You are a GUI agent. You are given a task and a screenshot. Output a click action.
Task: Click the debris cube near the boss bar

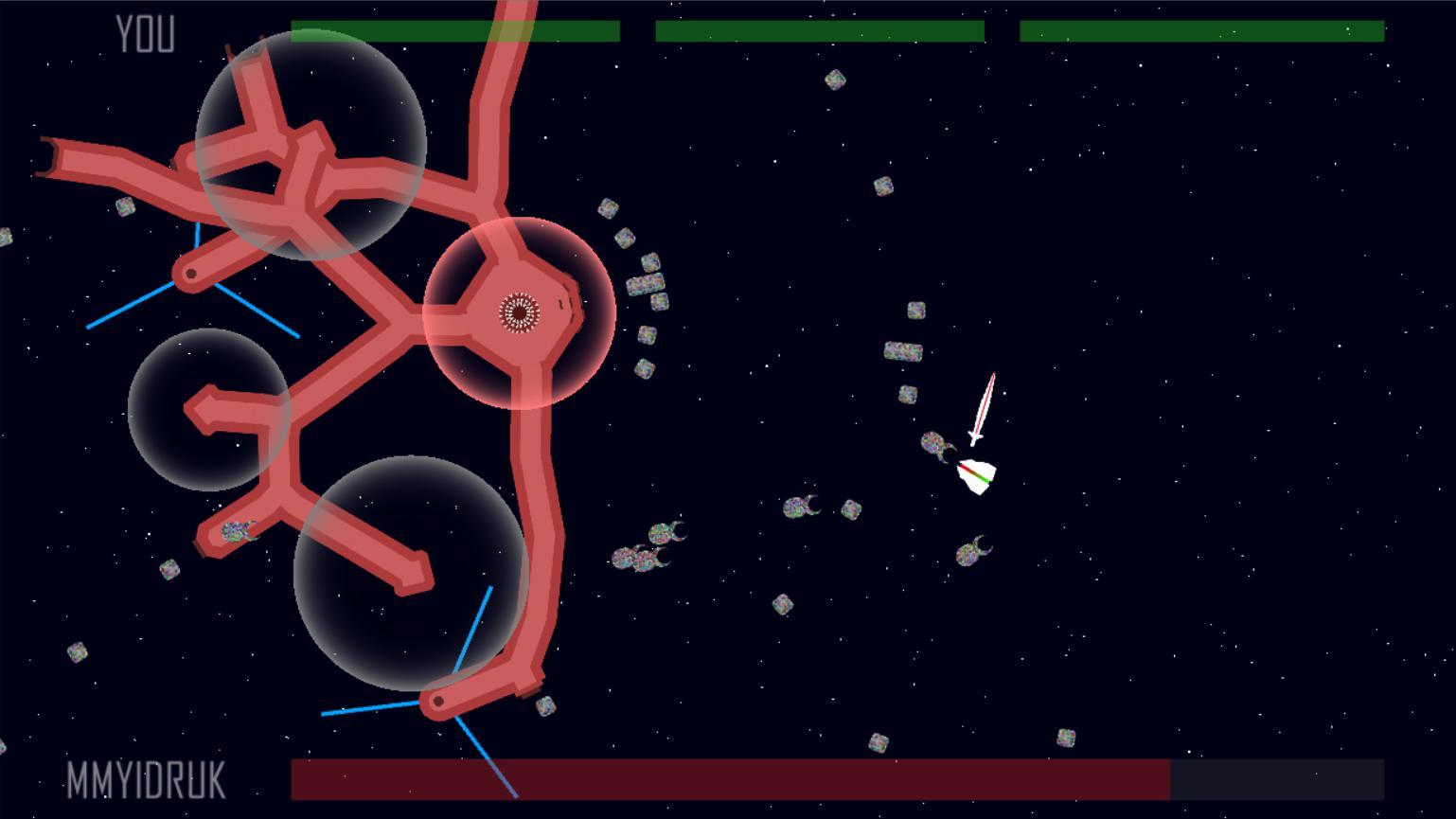(x=879, y=743)
